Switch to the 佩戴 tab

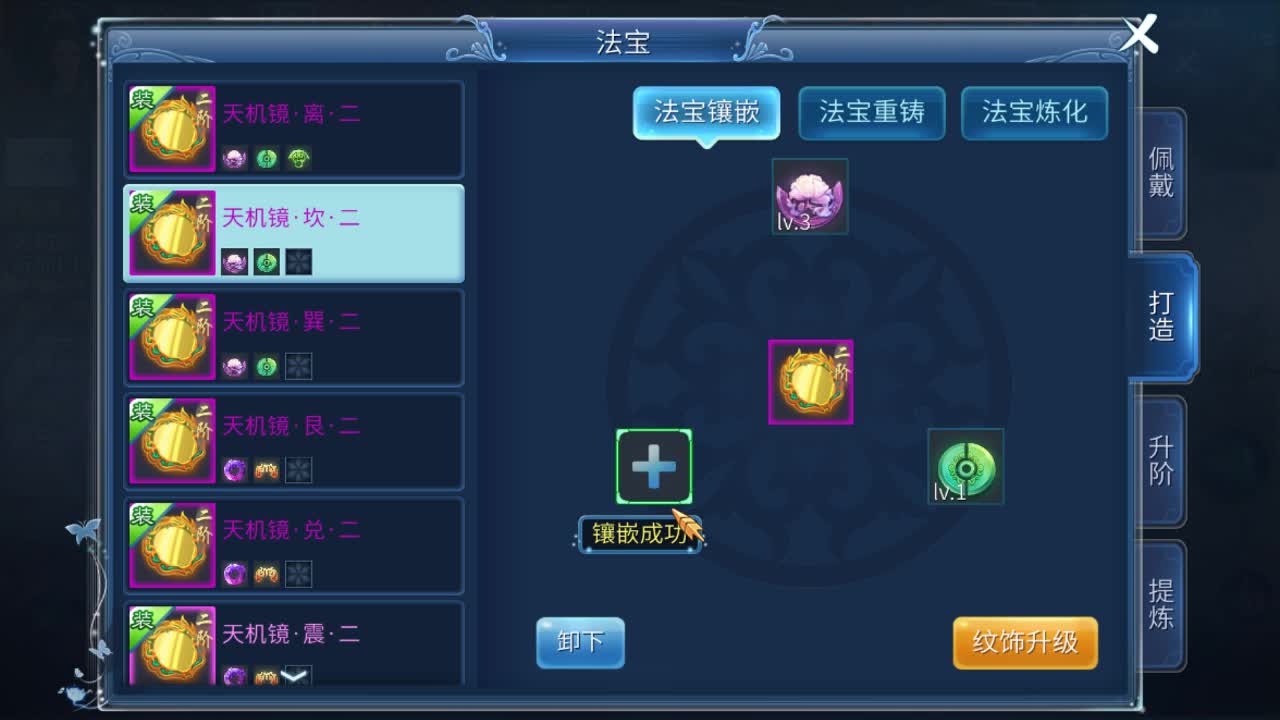(x=1159, y=172)
